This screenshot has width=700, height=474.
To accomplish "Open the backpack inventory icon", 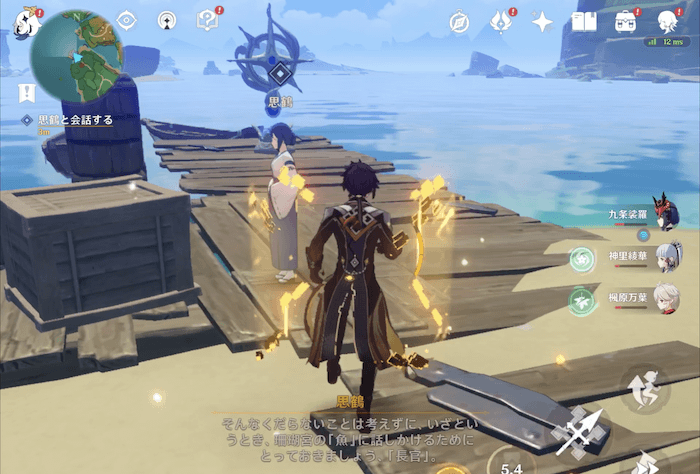I will click(x=627, y=21).
